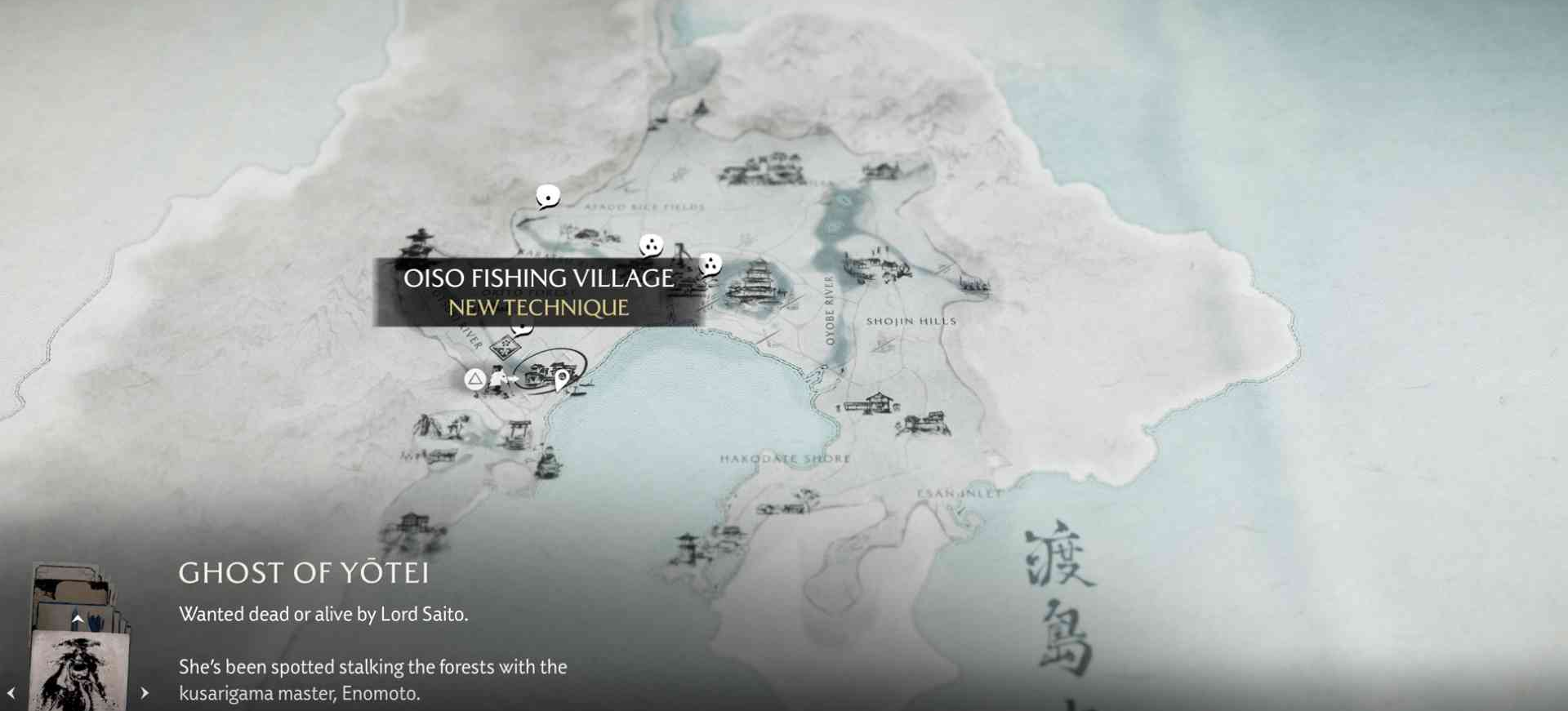Click the diamond-shaped marker above the fishing village

(x=506, y=347)
